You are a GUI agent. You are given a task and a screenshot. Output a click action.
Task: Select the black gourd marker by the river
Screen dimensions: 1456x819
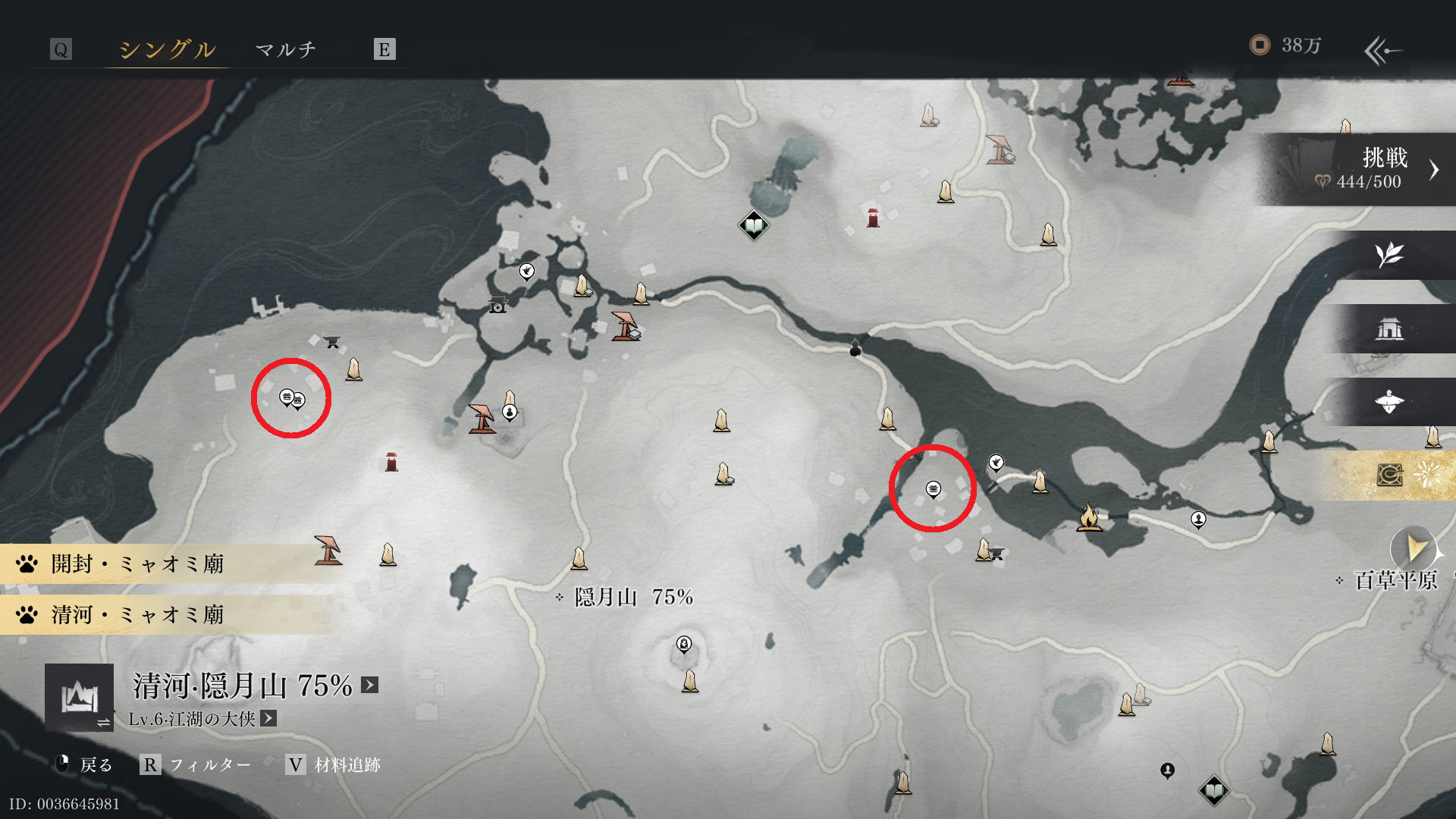tap(855, 348)
